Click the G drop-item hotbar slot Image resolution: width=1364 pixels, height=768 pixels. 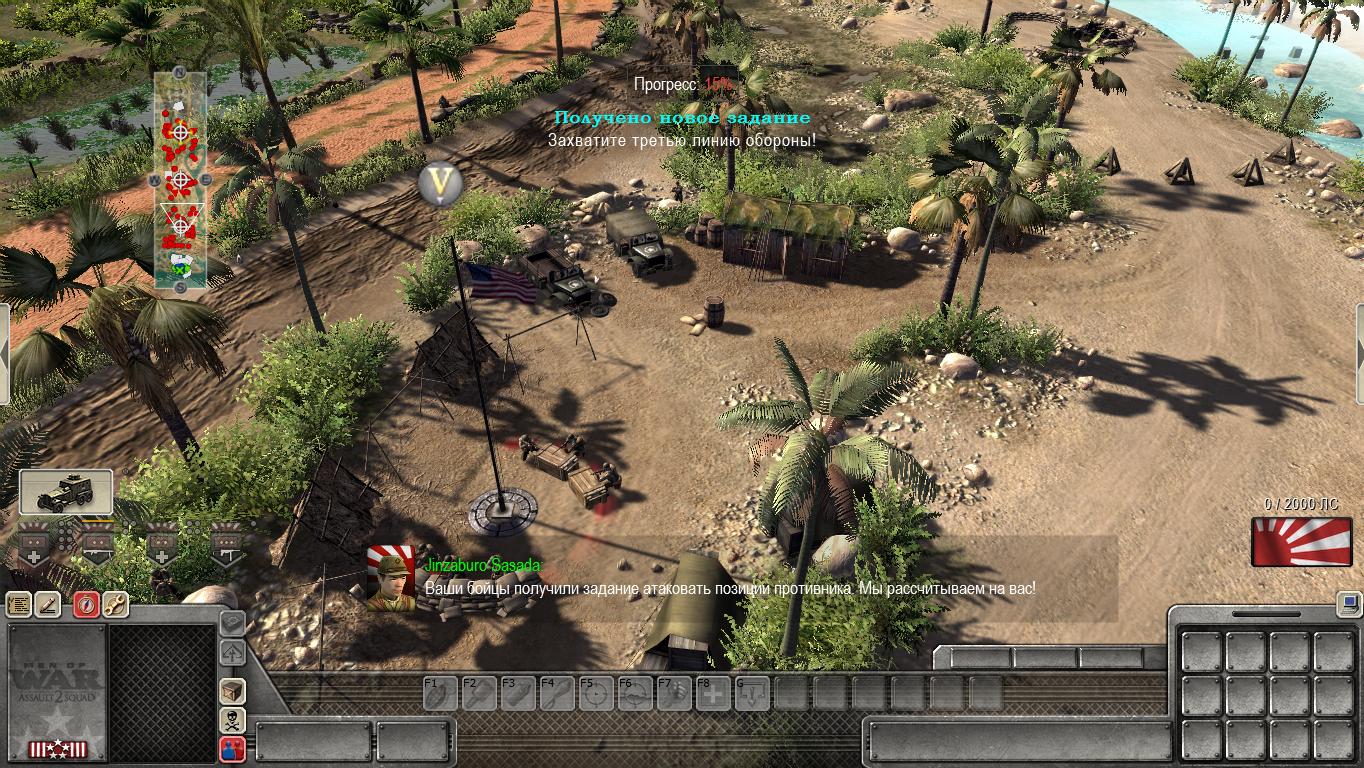[752, 693]
